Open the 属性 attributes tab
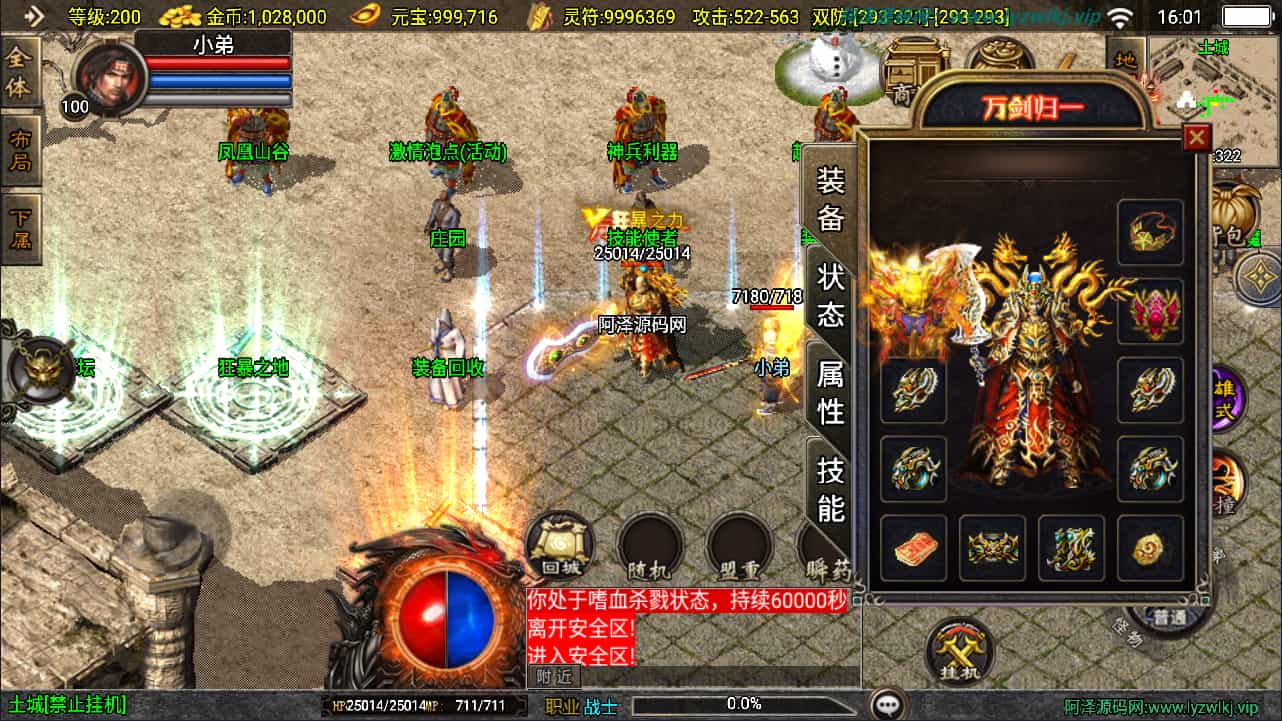This screenshot has height=721, width=1282. point(831,391)
